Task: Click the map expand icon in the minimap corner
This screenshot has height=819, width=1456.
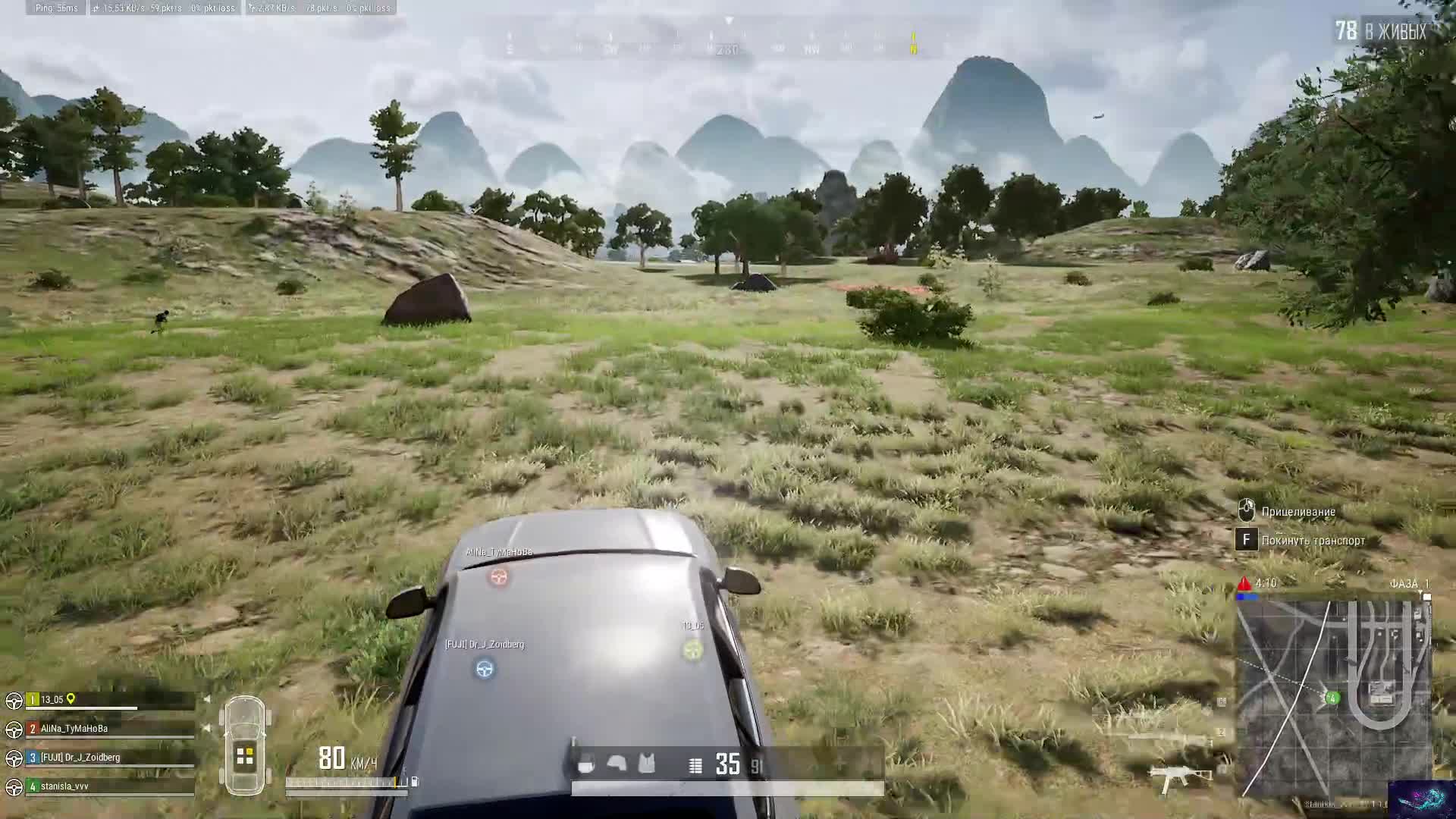Action: click(1428, 597)
